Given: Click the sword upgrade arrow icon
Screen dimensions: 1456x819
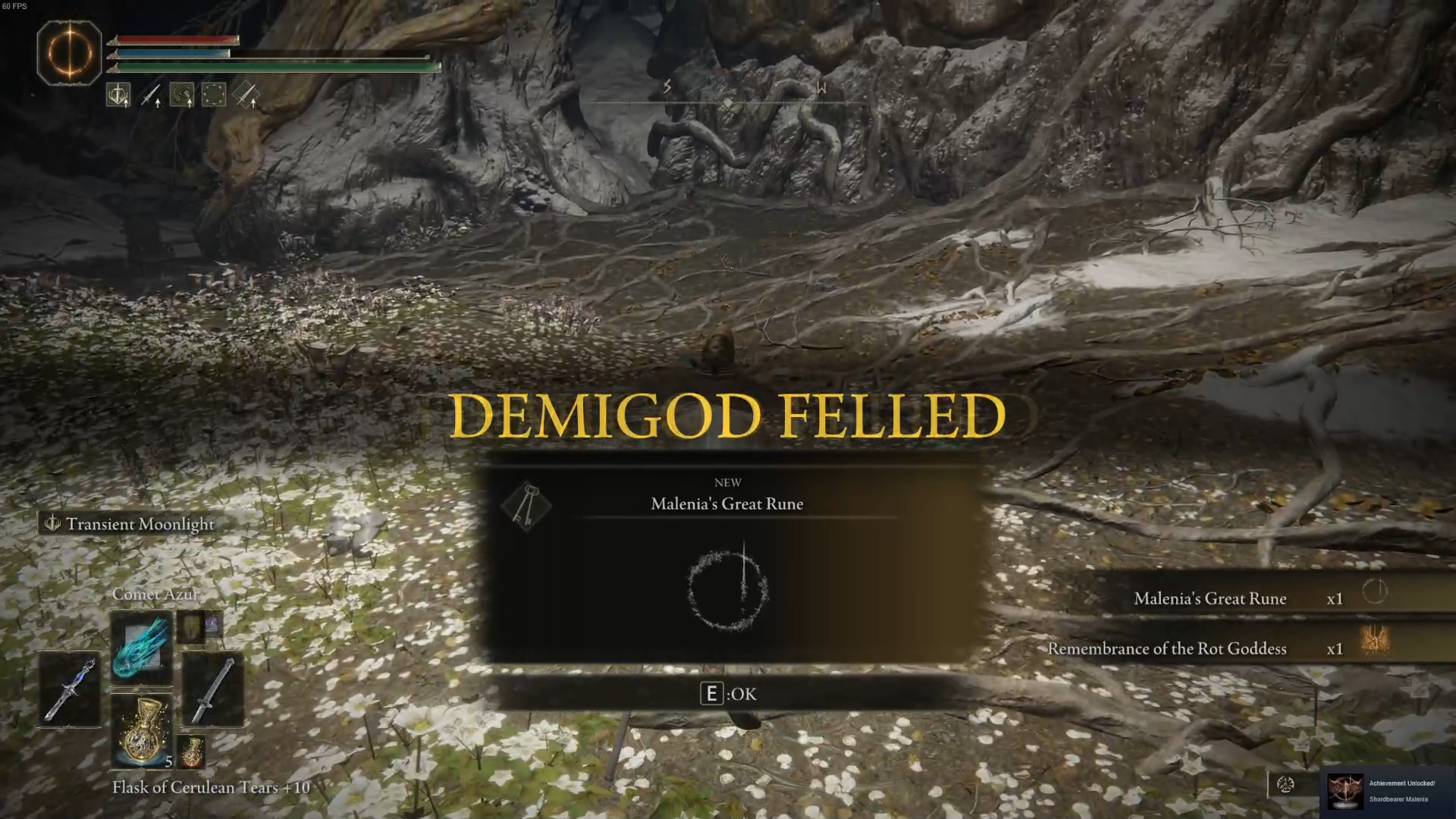Looking at the screenshot, I should tap(152, 94).
